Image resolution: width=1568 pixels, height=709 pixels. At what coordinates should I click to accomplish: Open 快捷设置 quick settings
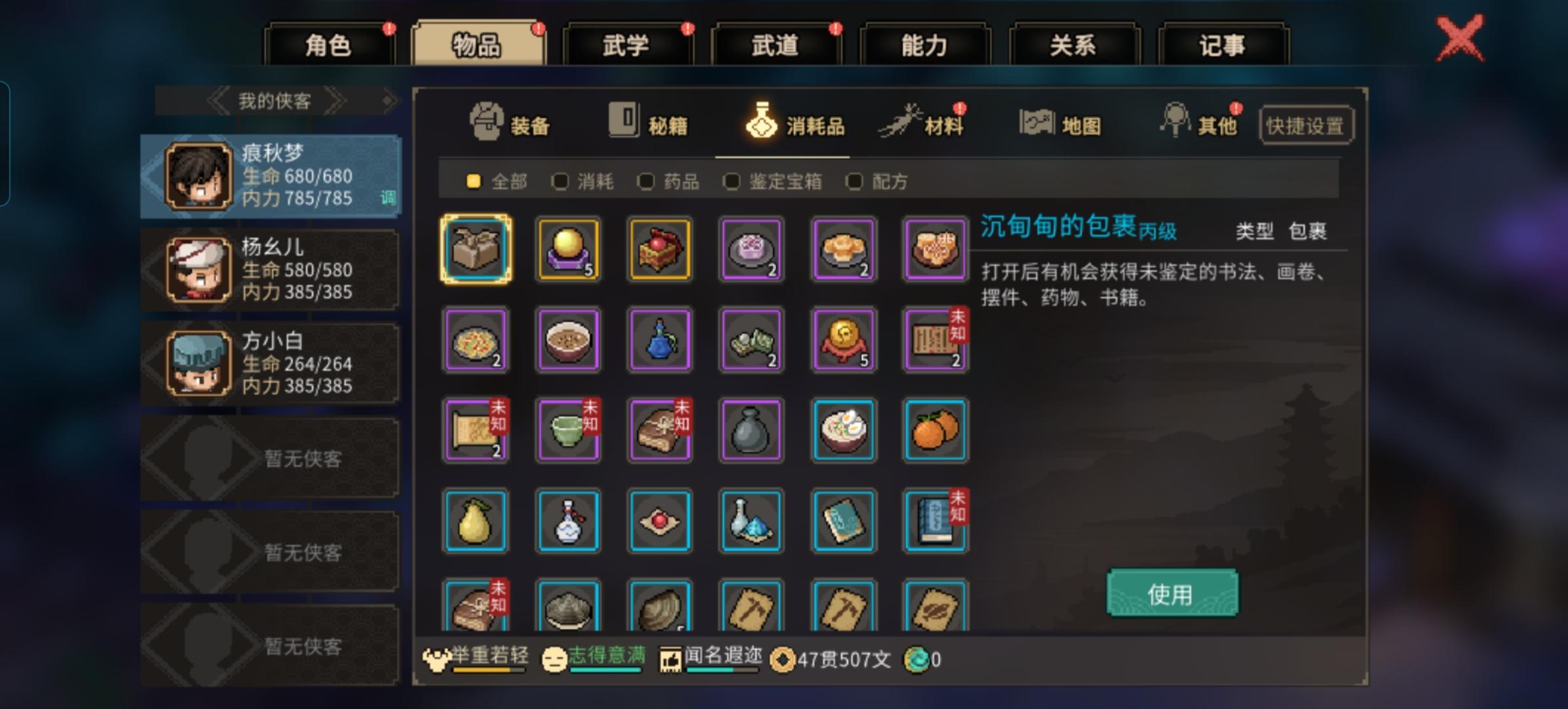(1305, 123)
